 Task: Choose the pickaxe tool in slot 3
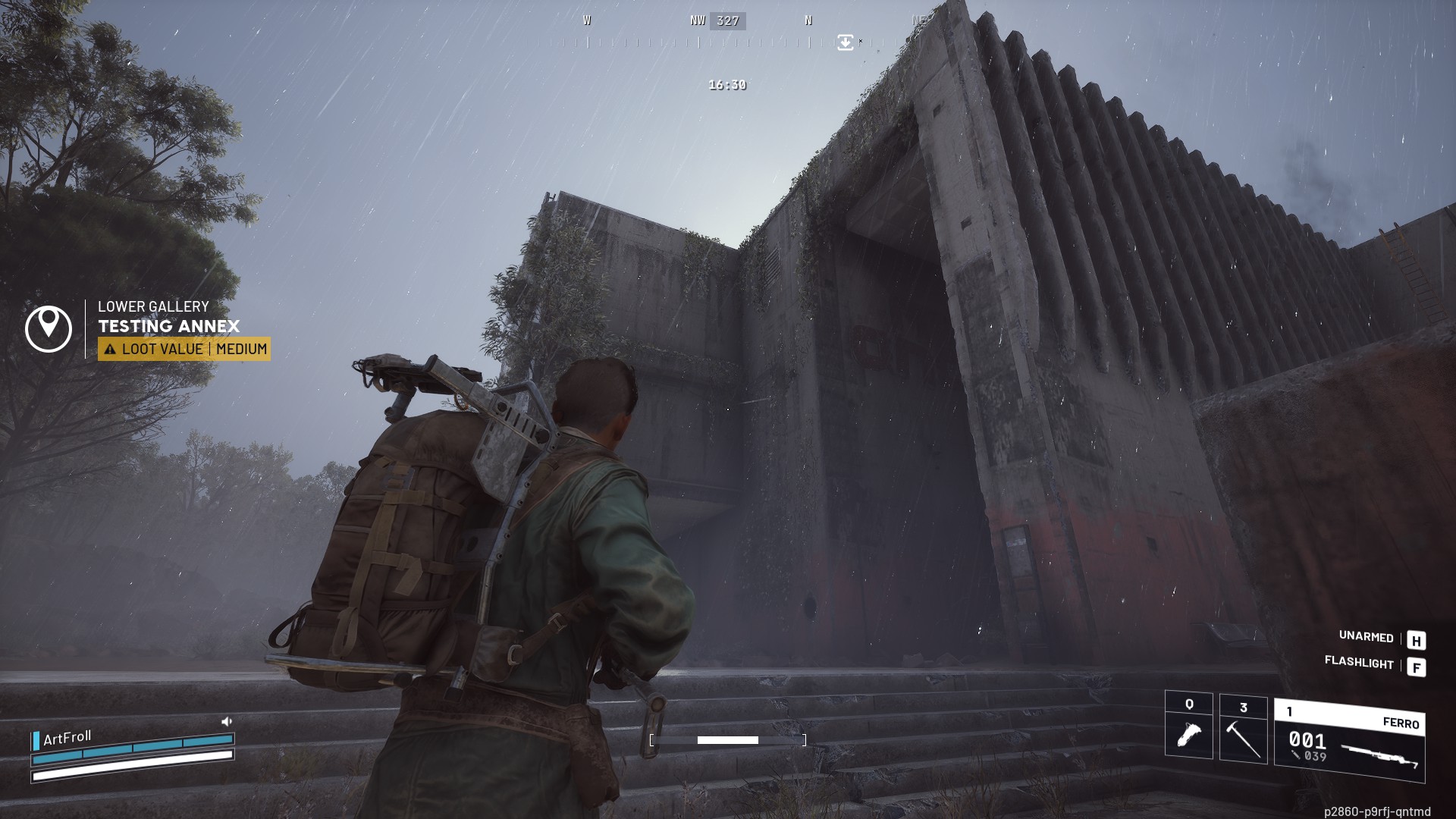coord(1243,729)
